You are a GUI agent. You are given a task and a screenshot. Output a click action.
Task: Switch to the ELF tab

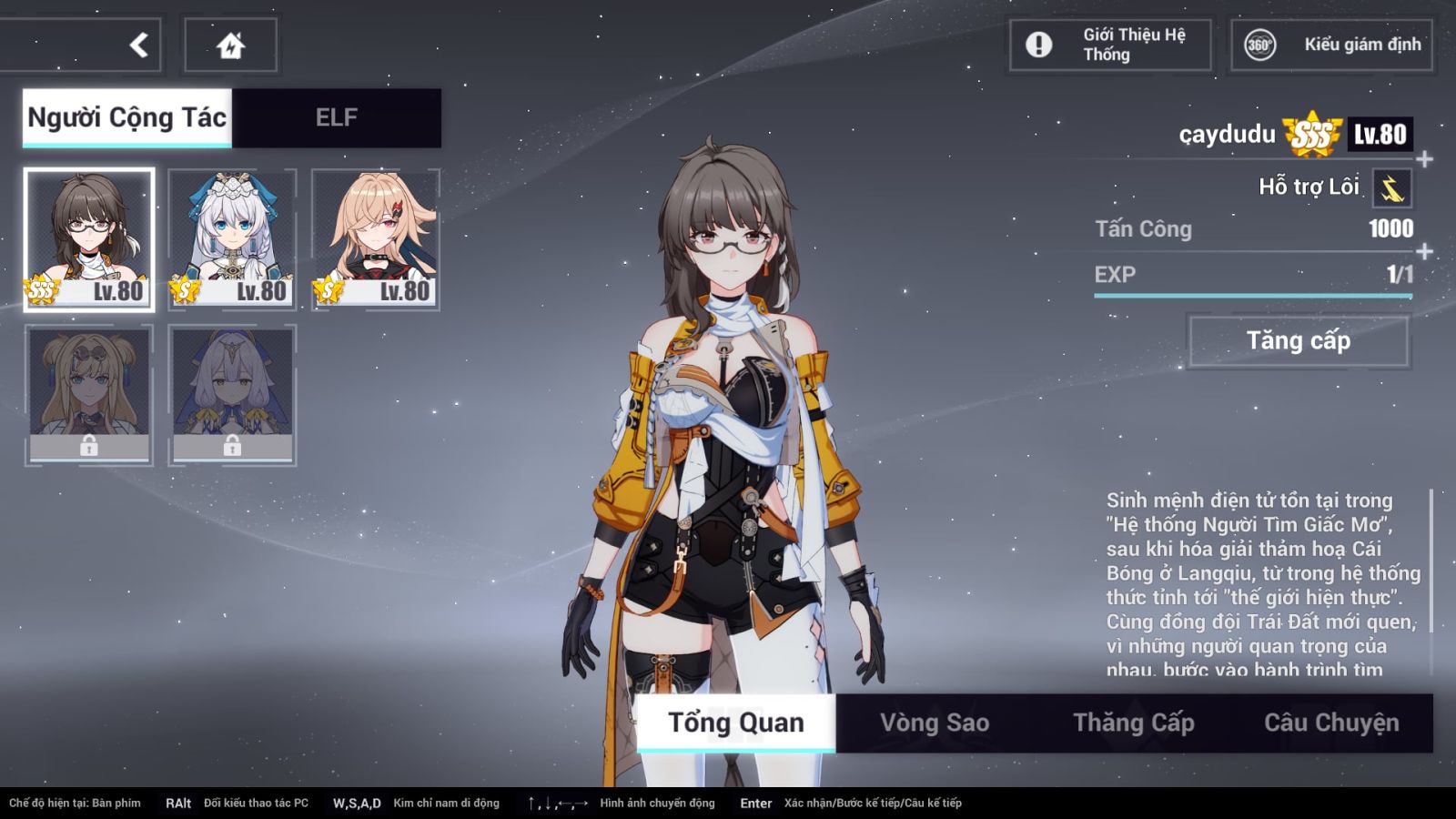[x=338, y=116]
